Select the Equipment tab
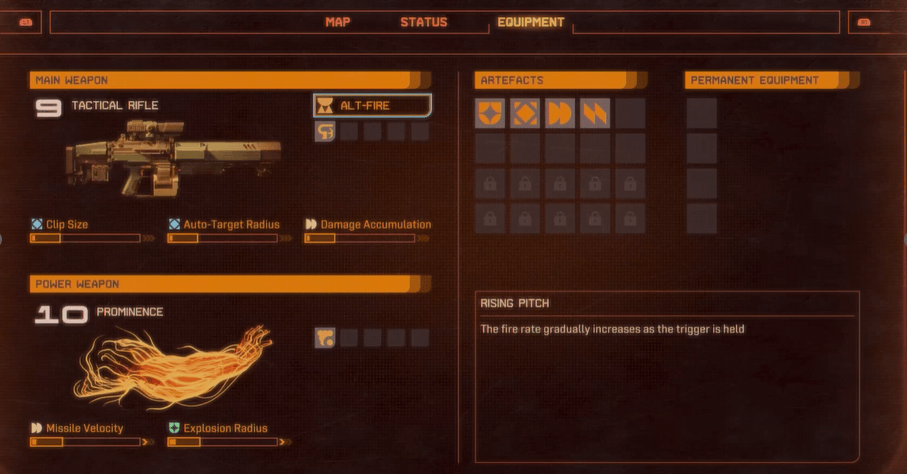The height and width of the screenshot is (474, 907). pos(530,22)
